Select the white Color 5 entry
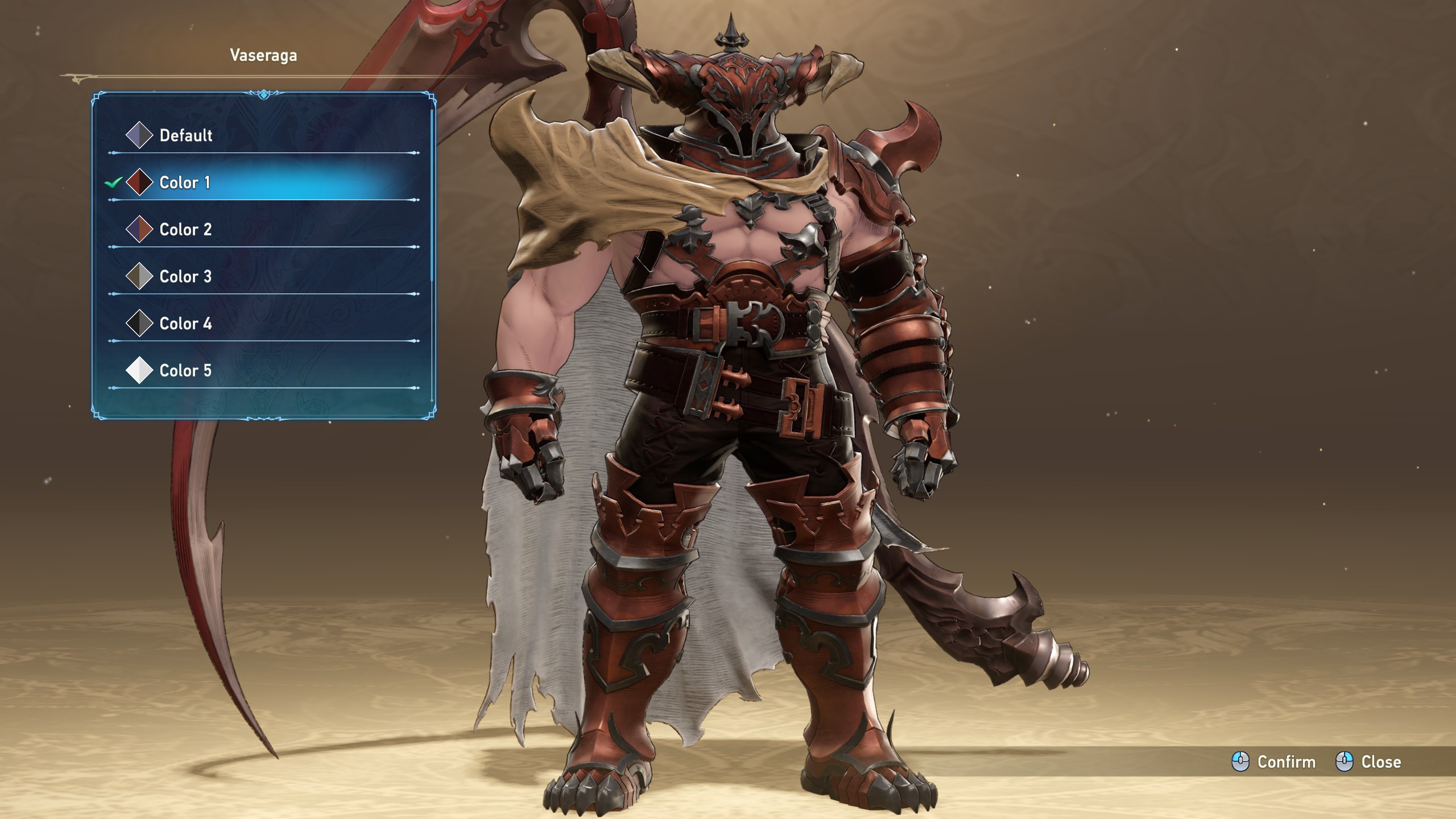 pos(185,371)
